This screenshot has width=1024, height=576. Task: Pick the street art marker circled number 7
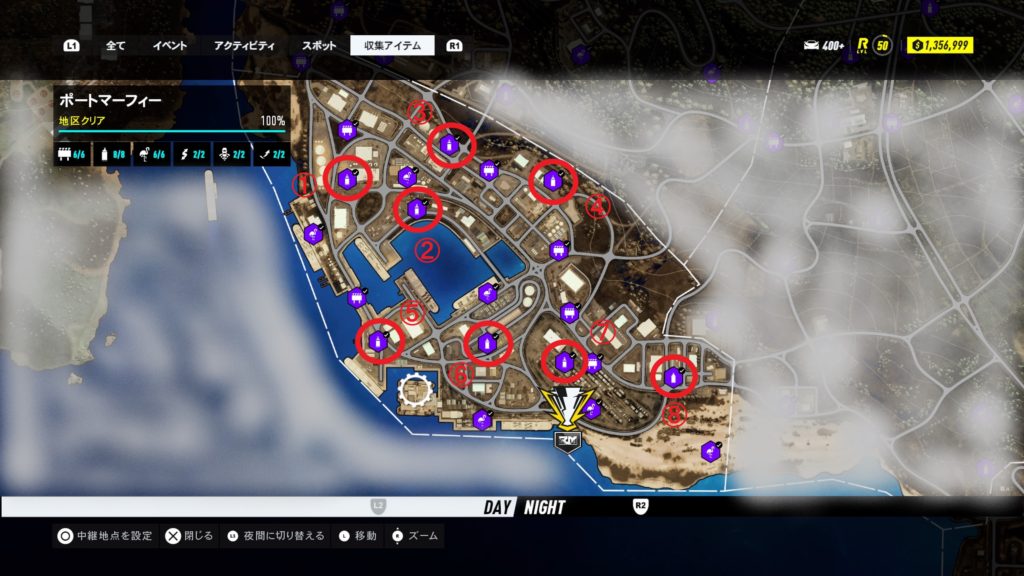(x=564, y=361)
